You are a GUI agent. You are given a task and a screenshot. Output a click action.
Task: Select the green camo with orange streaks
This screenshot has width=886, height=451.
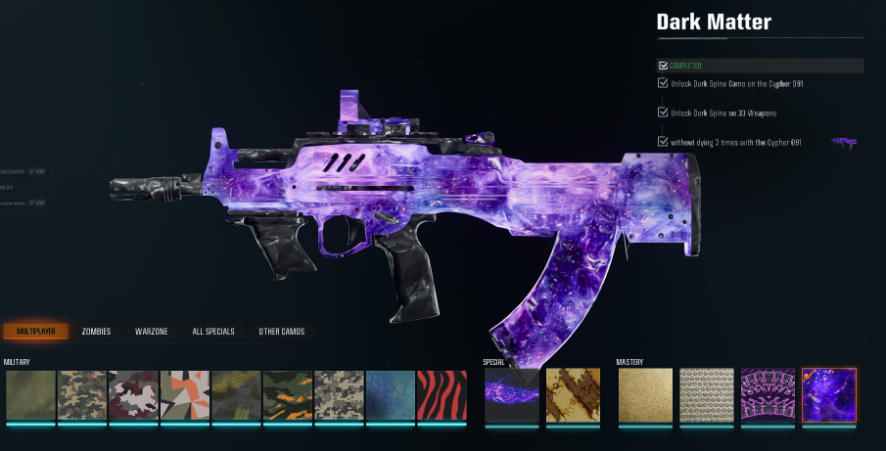click(288, 395)
